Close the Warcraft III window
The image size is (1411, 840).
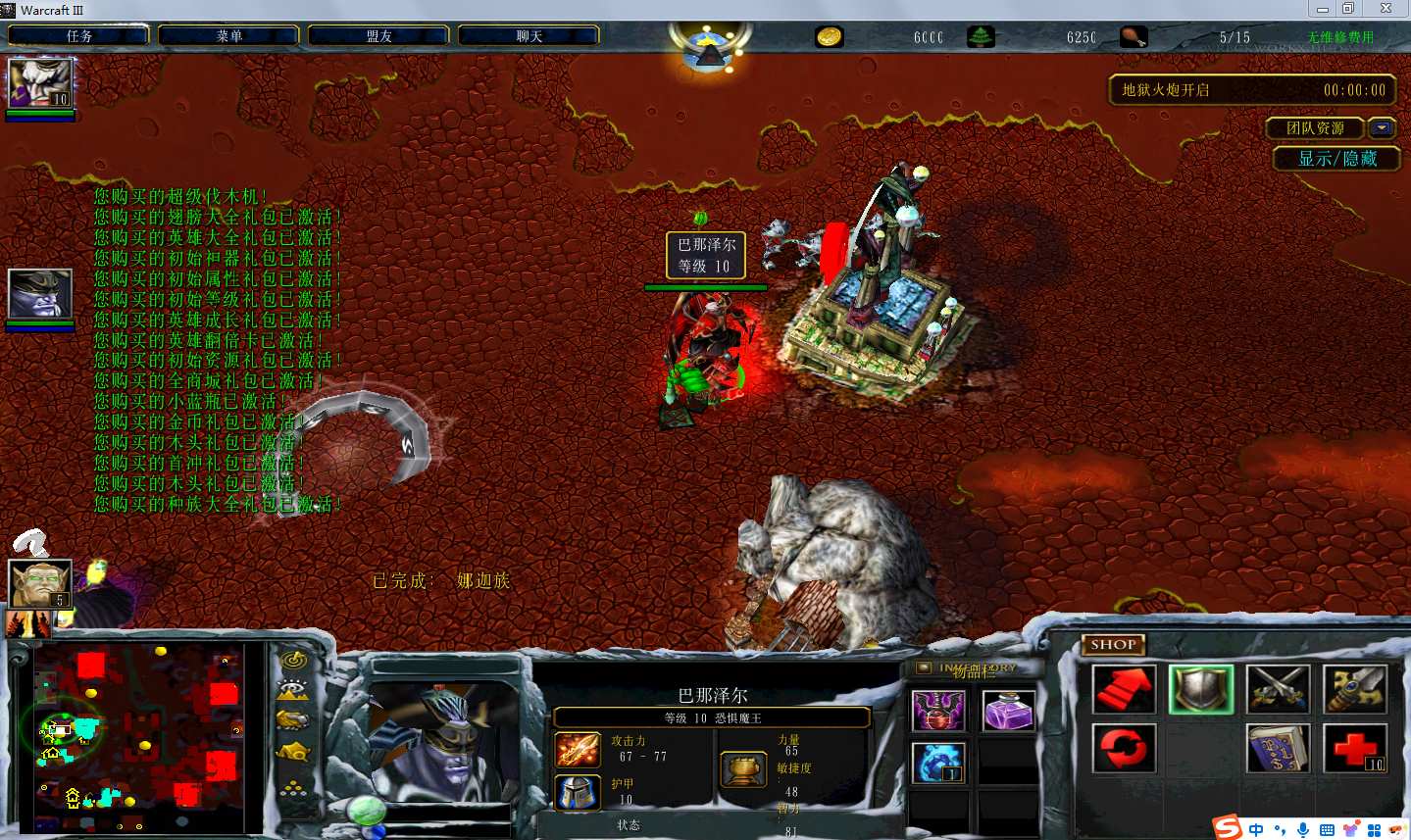coord(1386,9)
